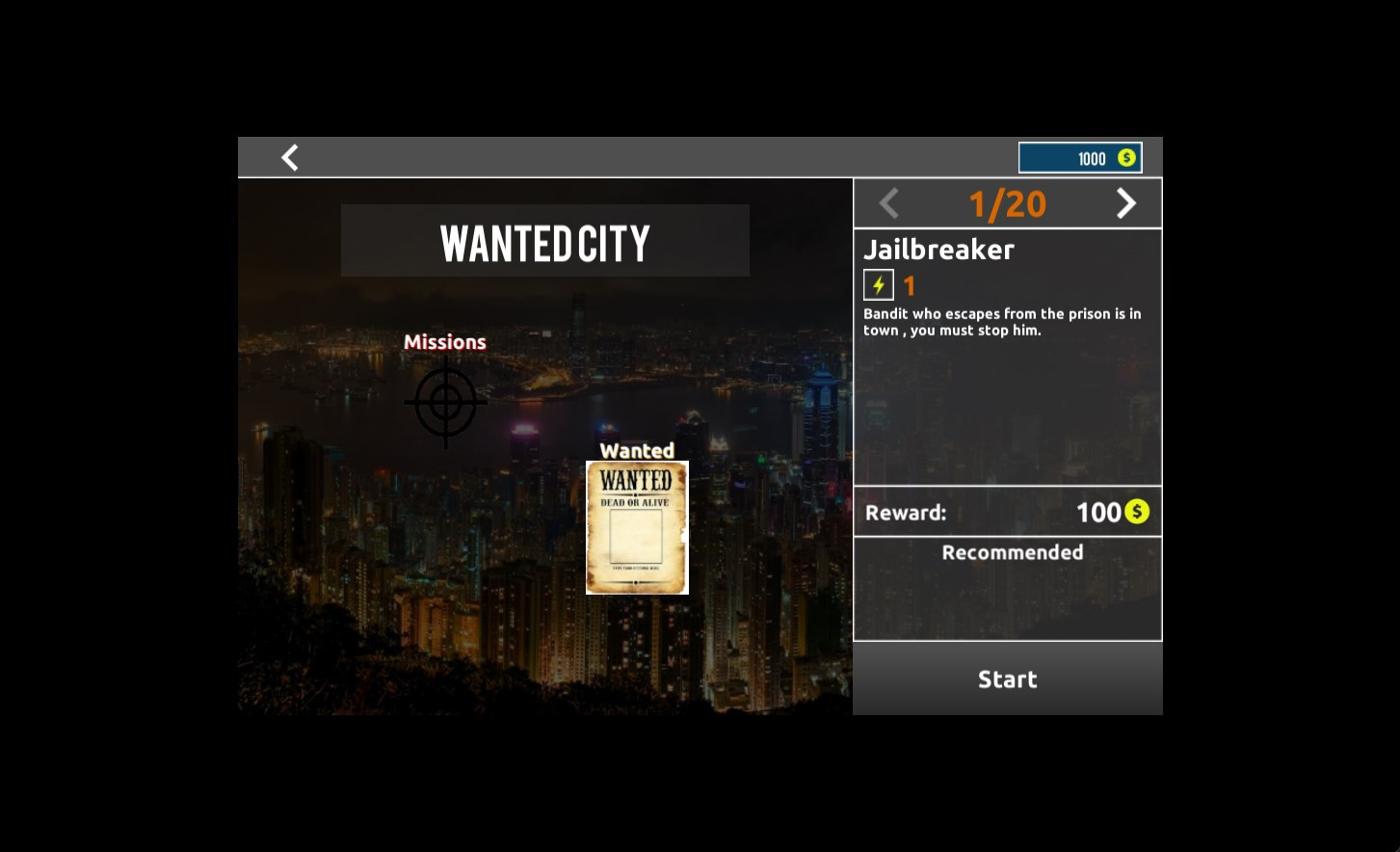Show the next mission with right arrow
Image resolution: width=1400 pixels, height=852 pixels.
(1125, 203)
